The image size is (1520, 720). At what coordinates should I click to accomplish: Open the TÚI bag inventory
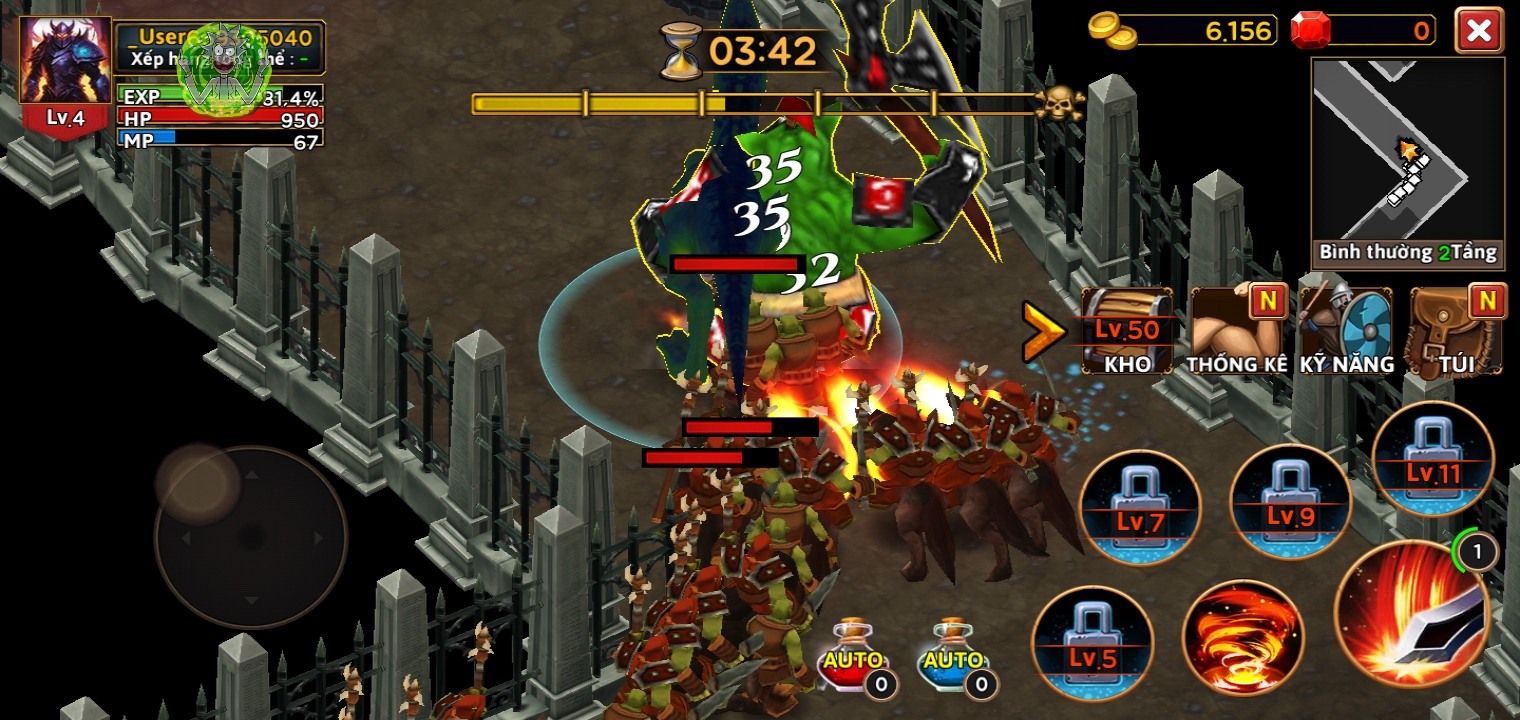tap(1454, 332)
